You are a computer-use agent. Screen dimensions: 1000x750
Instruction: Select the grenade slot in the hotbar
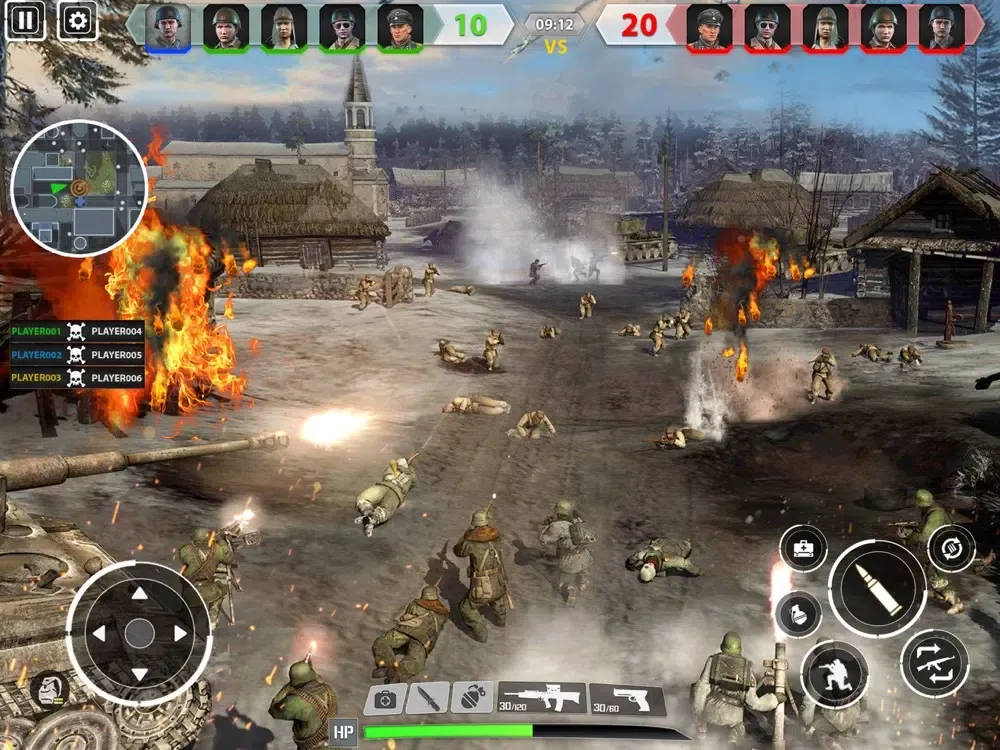[472, 698]
